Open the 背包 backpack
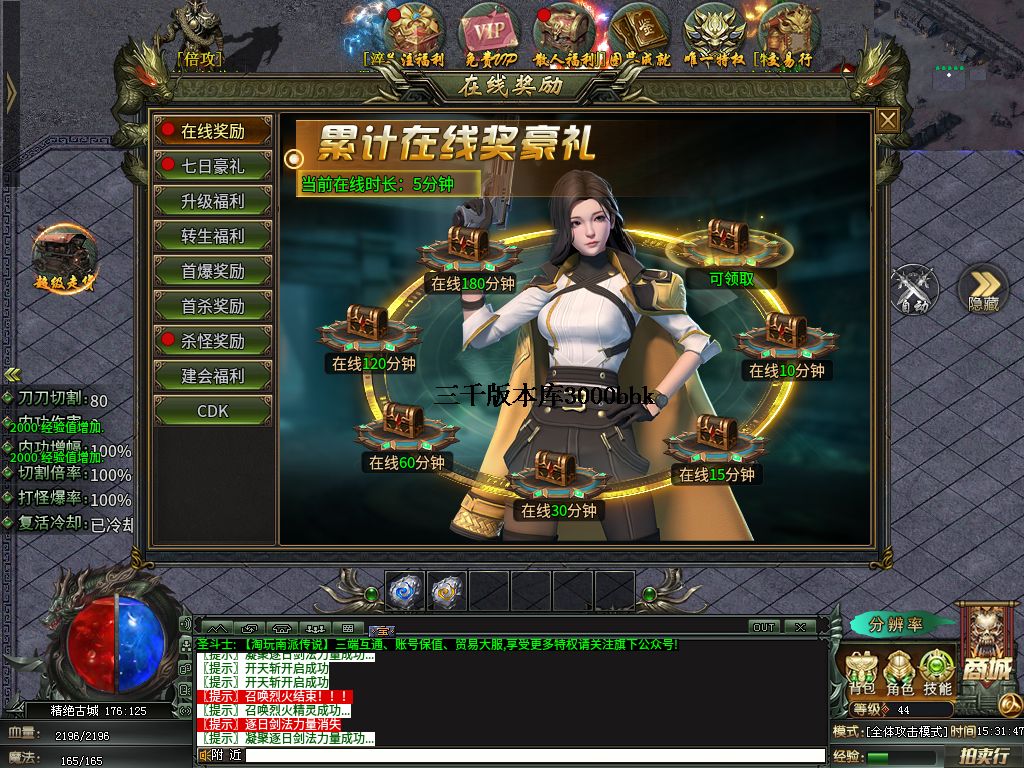The width and height of the screenshot is (1024, 768). 862,672
